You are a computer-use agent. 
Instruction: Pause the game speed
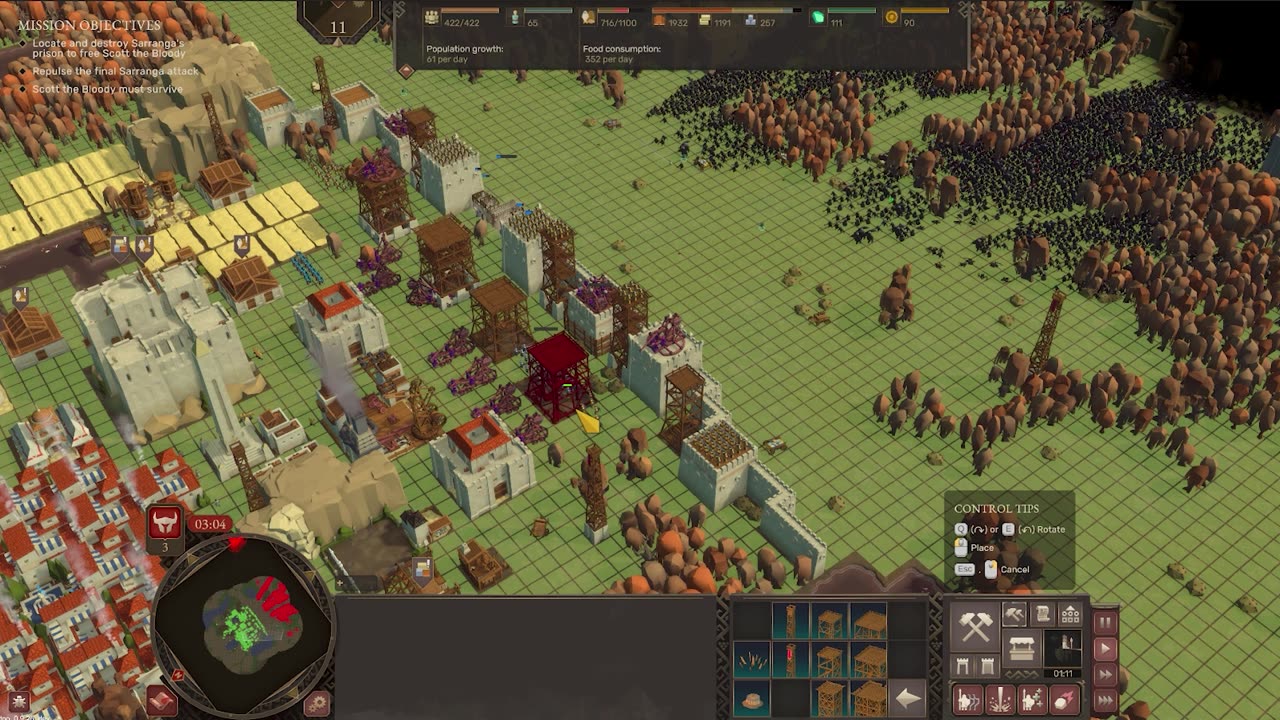pos(1105,622)
